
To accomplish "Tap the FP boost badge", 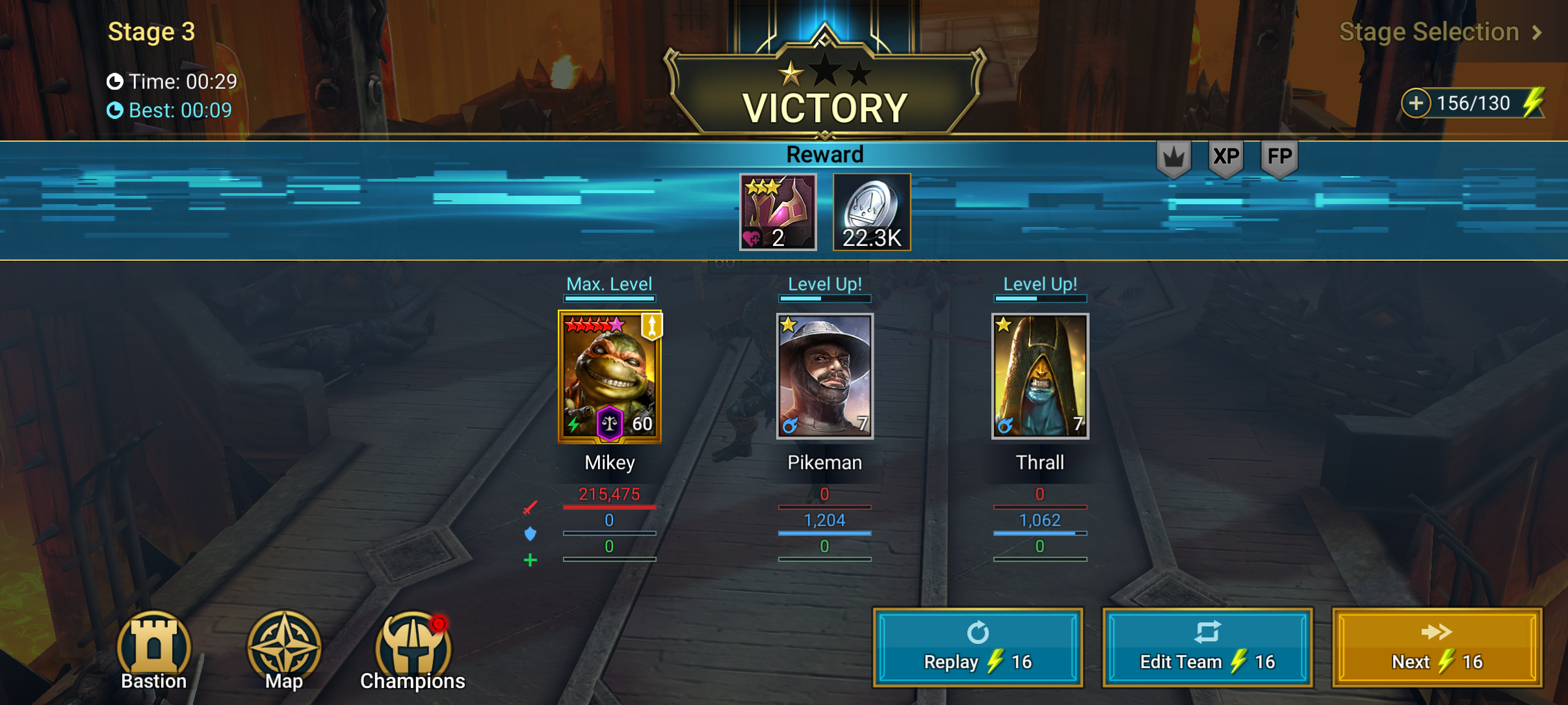I will [1279, 157].
